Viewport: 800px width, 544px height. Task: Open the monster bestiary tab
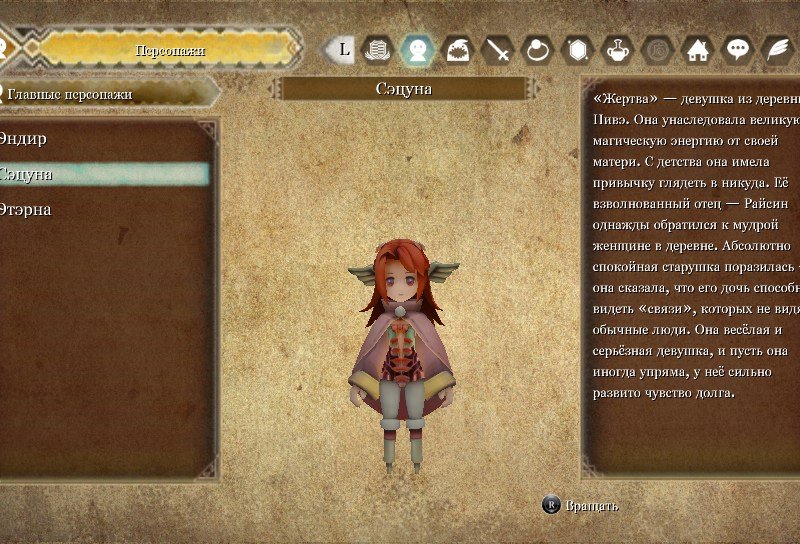coord(457,49)
